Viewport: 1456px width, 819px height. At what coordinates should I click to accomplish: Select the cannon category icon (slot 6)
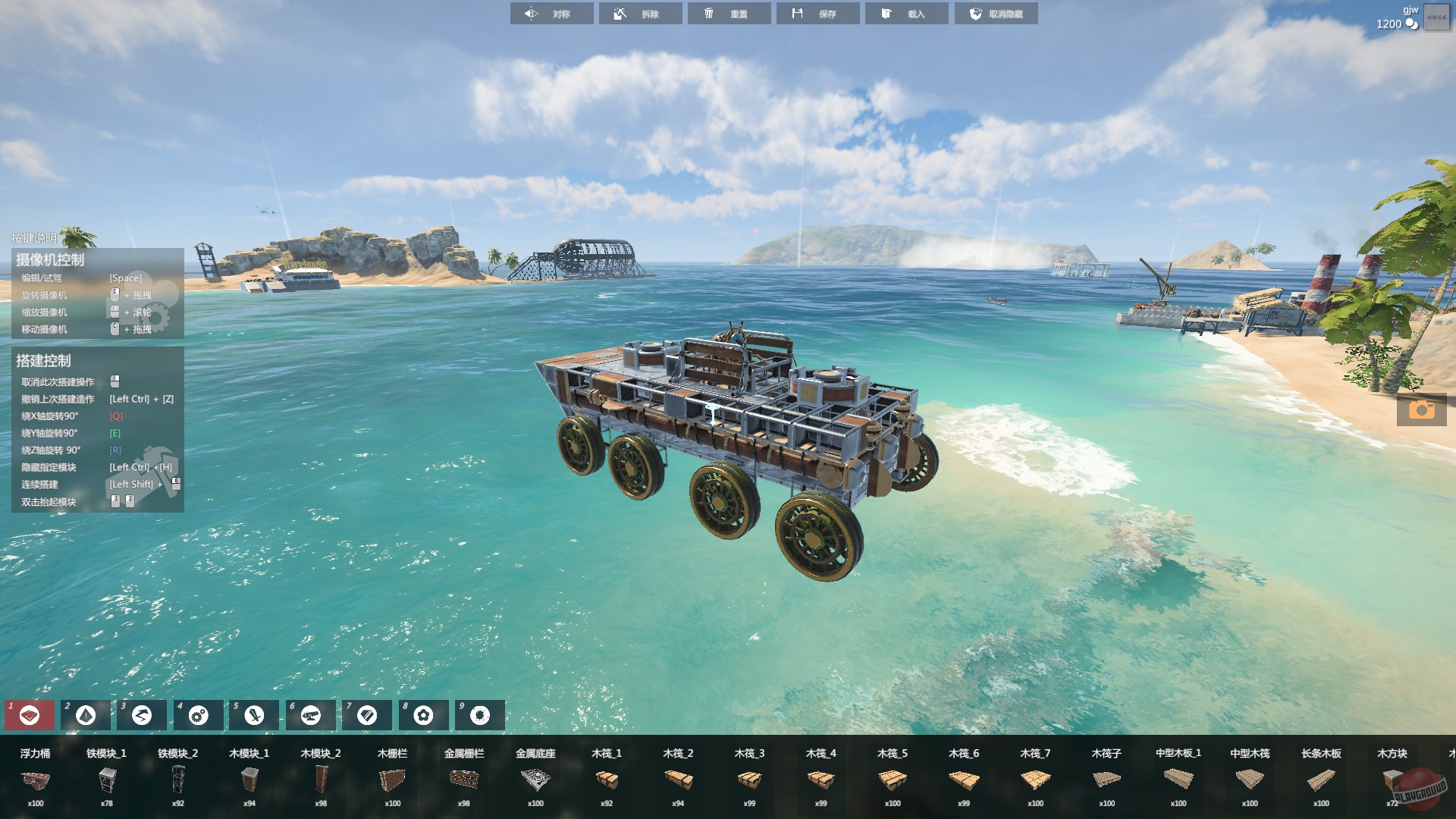pos(310,714)
